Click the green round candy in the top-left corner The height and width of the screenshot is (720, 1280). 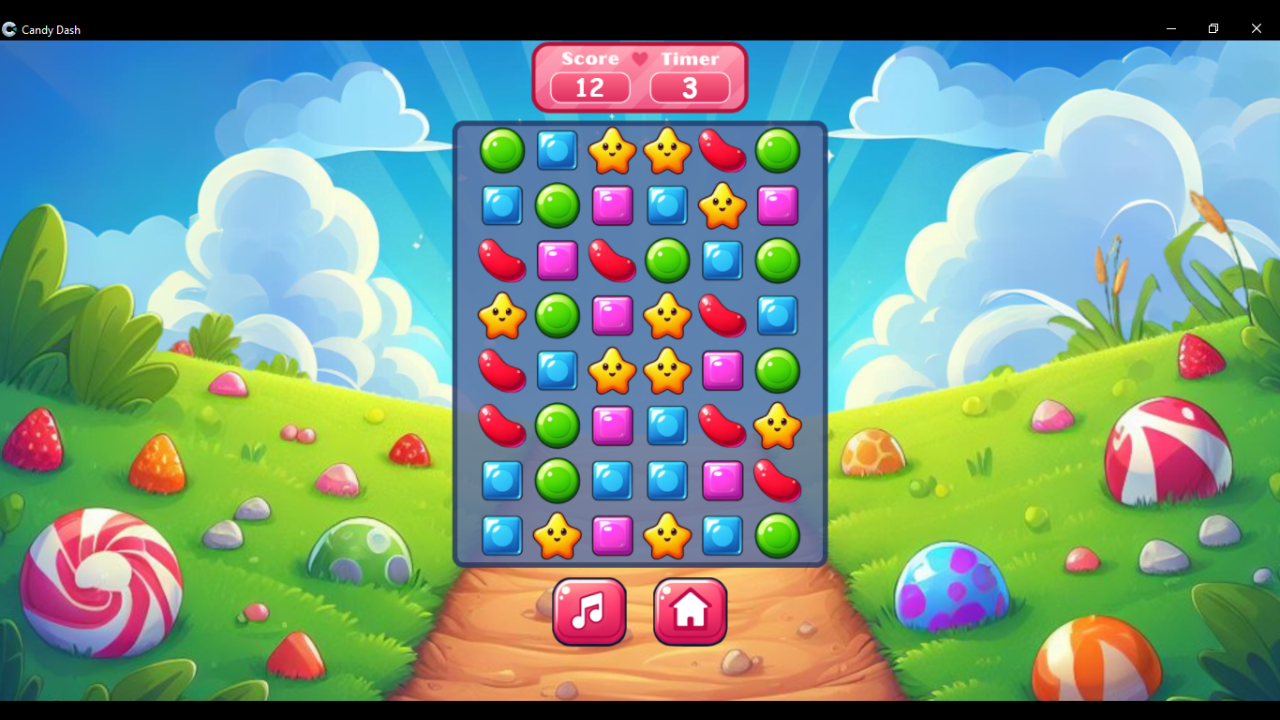tap(502, 150)
